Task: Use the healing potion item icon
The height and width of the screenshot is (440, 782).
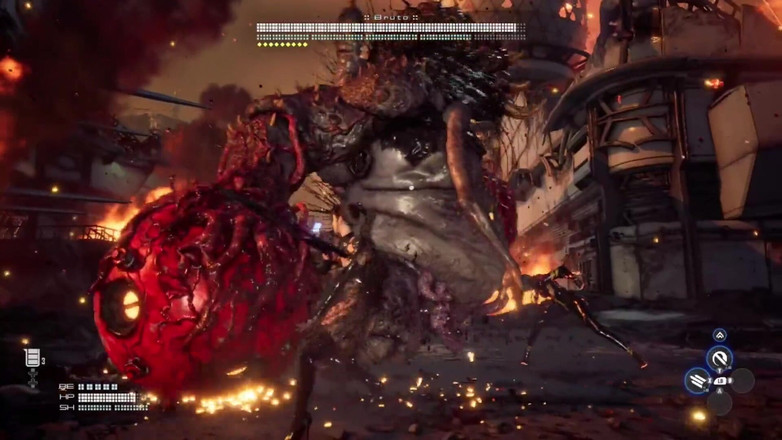Action: [x=32, y=358]
